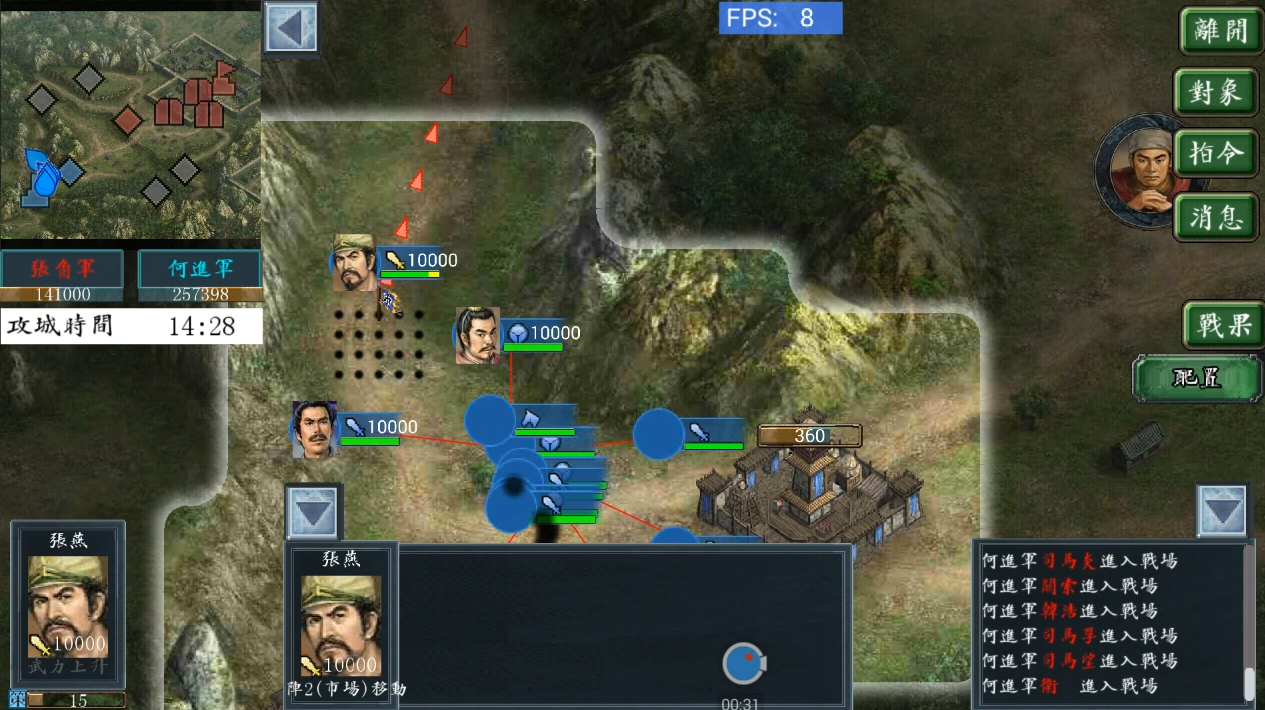
Task: View the 戰果 (Battle results) screen
Action: [1224, 325]
